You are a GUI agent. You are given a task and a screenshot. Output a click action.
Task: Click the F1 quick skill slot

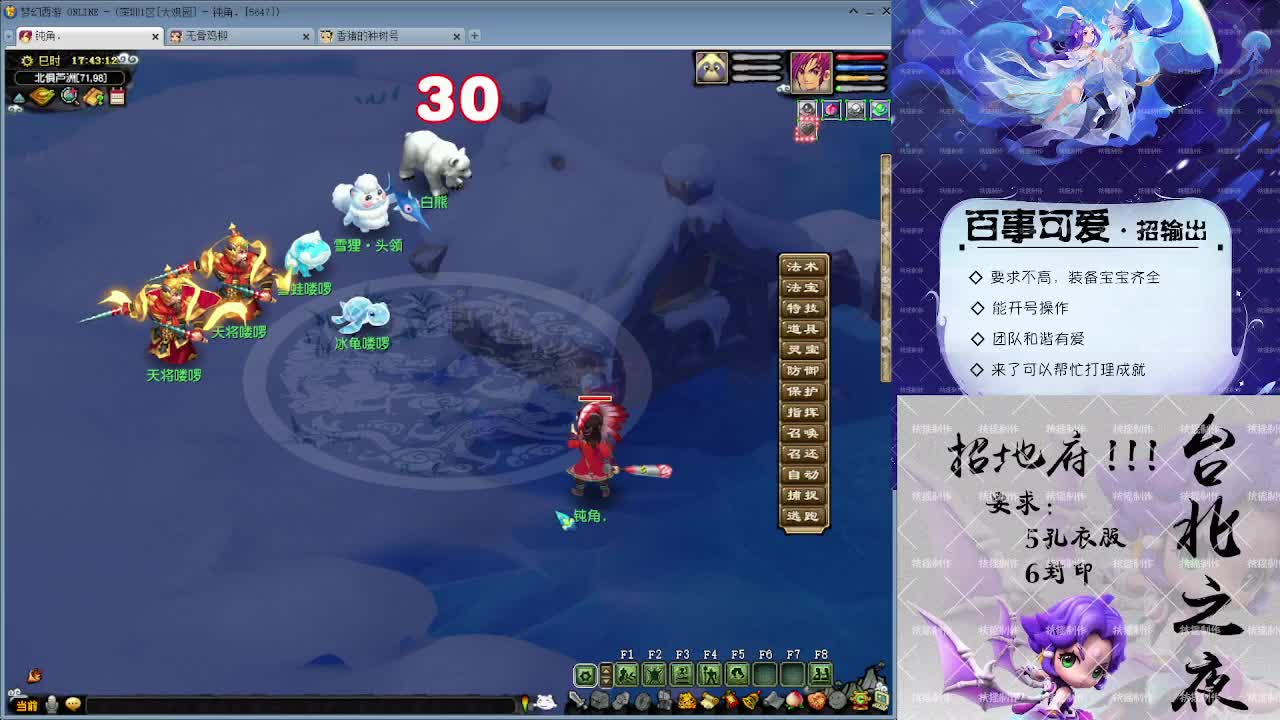click(627, 673)
